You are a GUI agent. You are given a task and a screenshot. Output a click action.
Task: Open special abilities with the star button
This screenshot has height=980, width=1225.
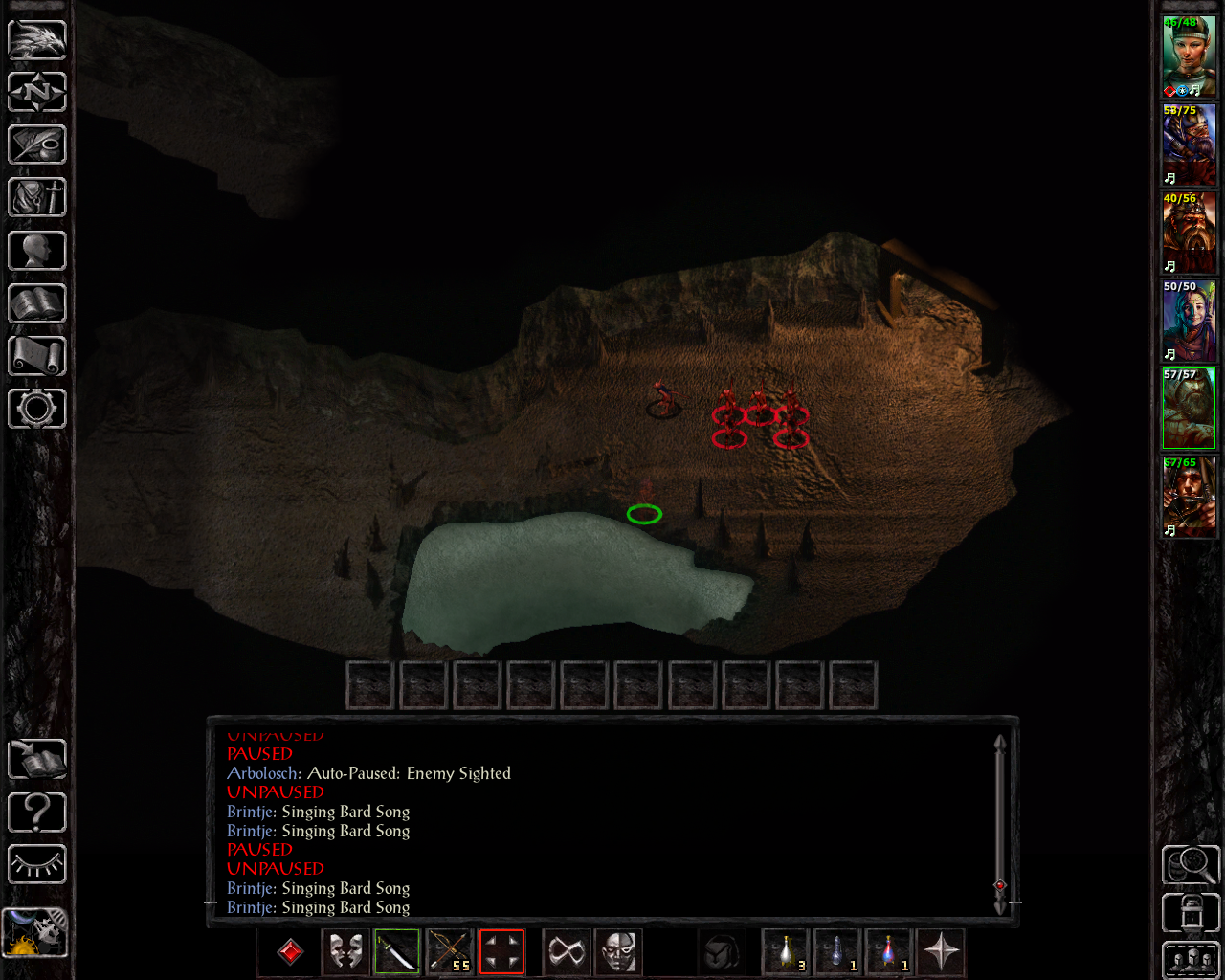pyautogui.click(x=942, y=952)
